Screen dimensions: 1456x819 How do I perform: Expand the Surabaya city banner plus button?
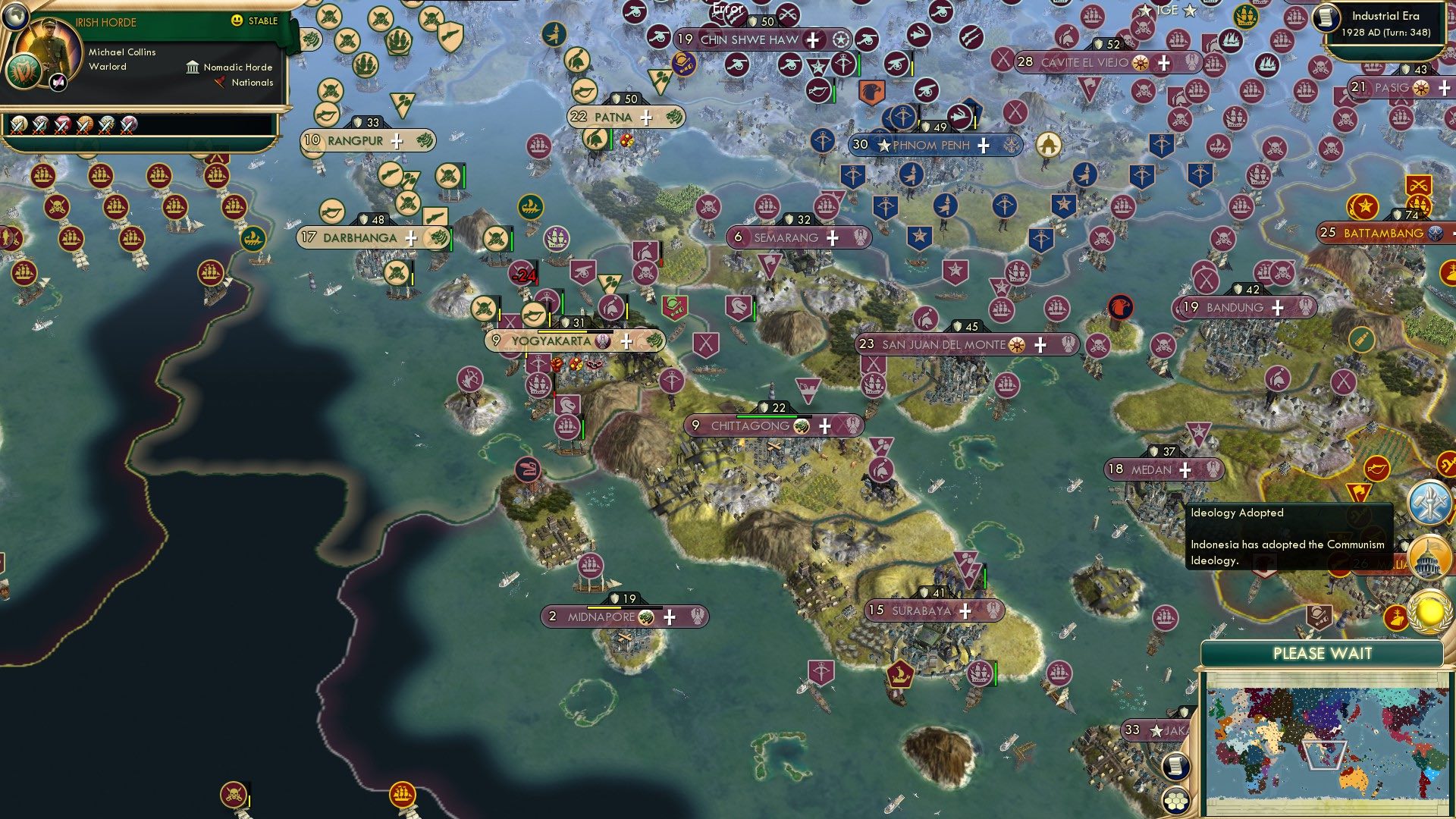[964, 609]
